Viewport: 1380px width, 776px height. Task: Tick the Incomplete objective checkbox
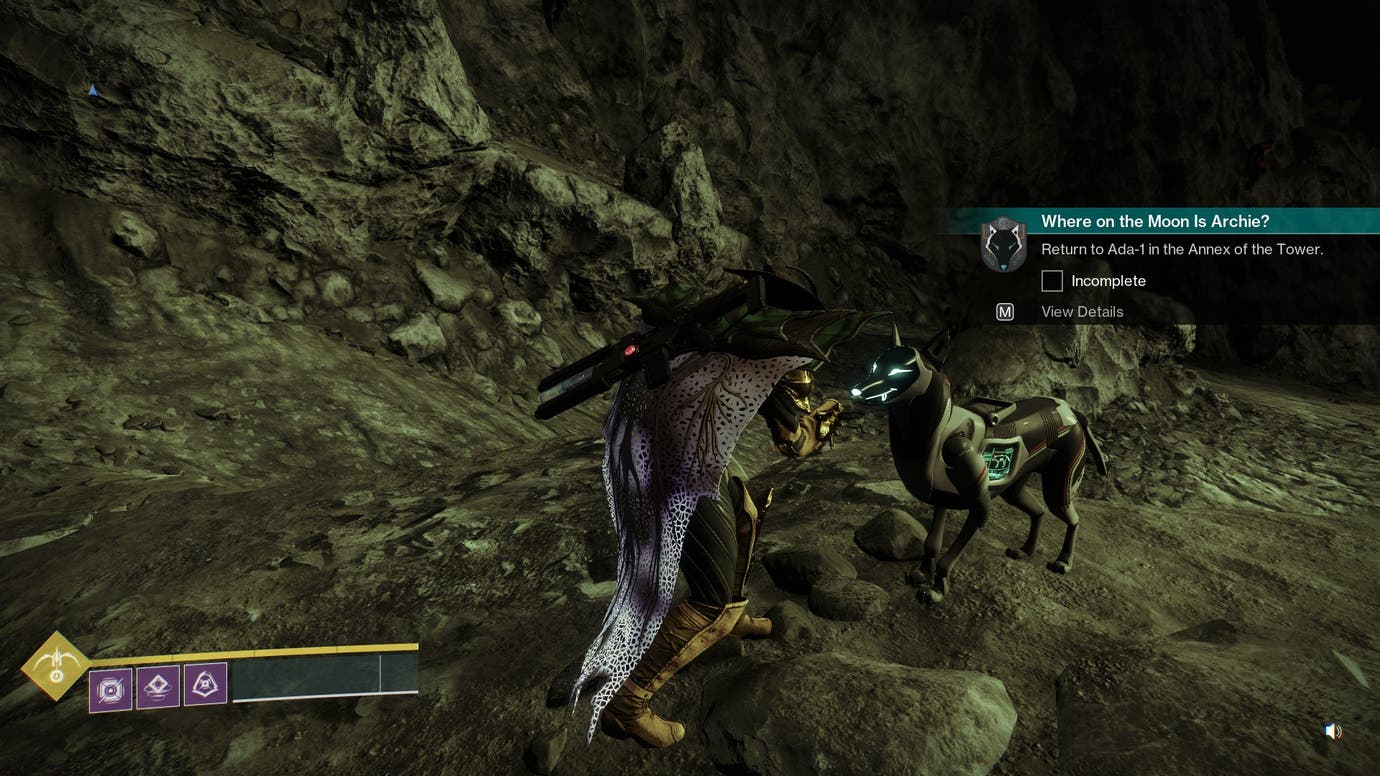tap(1052, 281)
